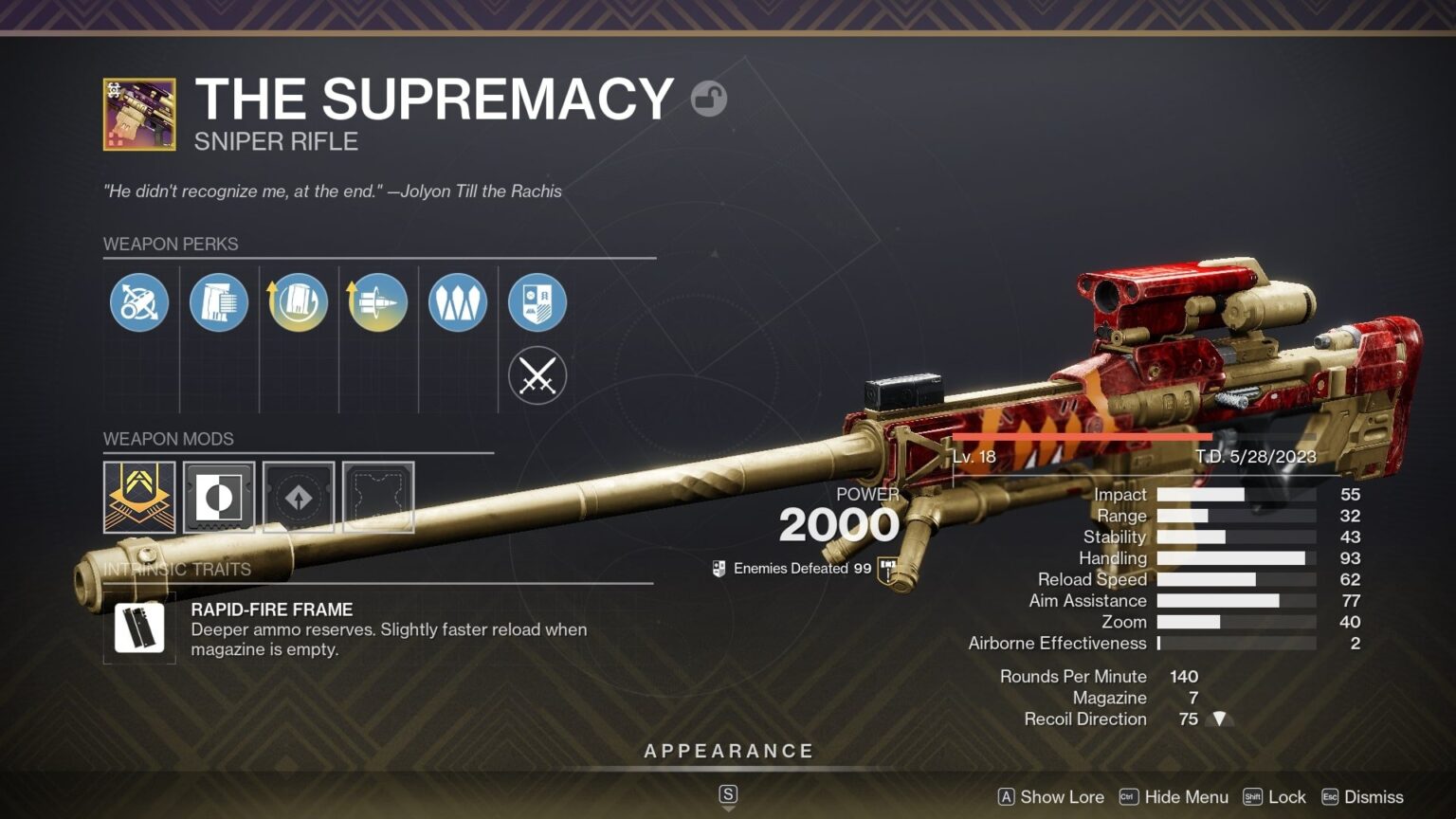Viewport: 1456px width, 819px height.
Task: Toggle the crossed swords kill tracker
Action: (537, 375)
